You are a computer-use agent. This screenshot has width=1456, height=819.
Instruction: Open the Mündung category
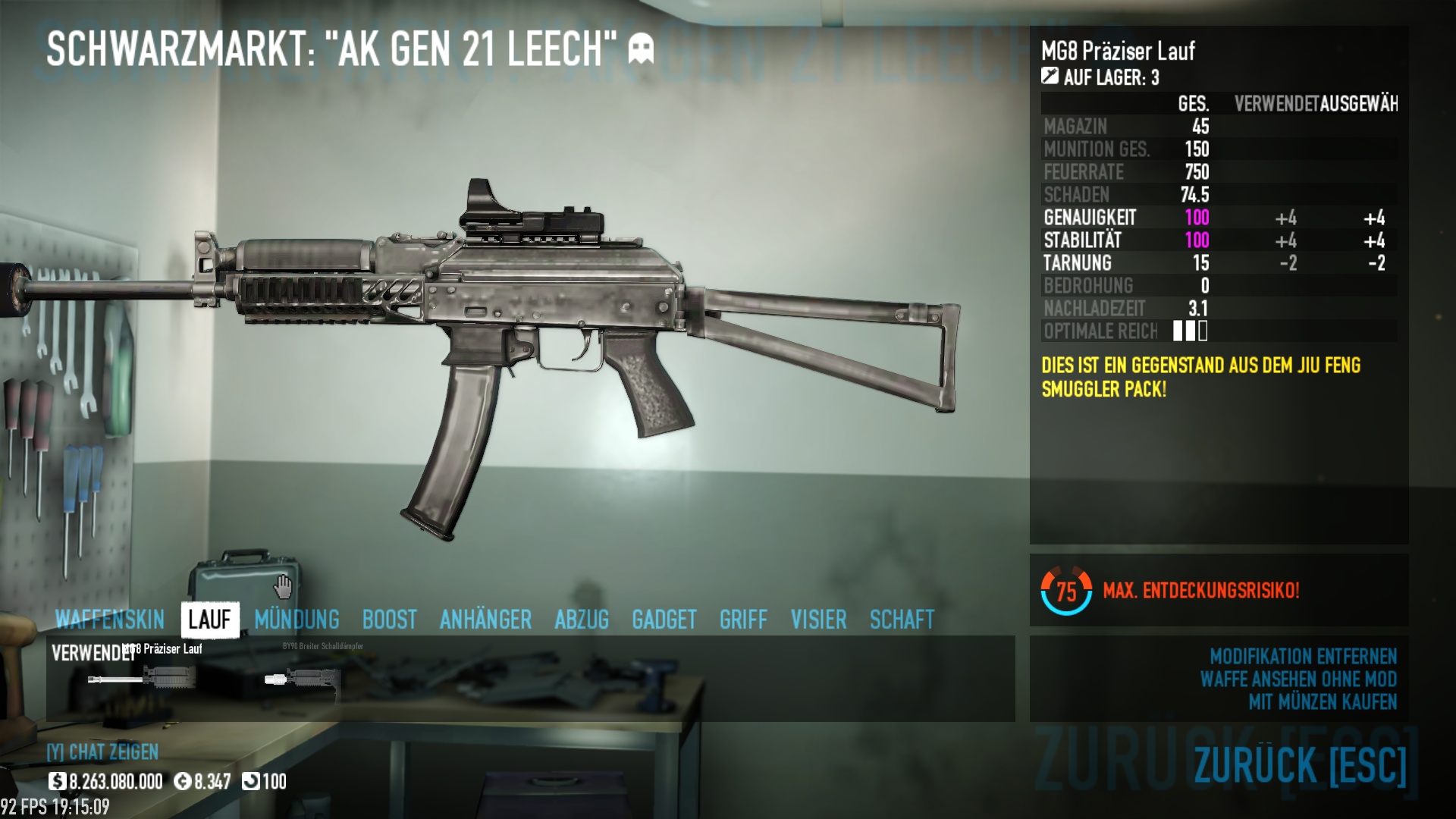click(x=297, y=620)
